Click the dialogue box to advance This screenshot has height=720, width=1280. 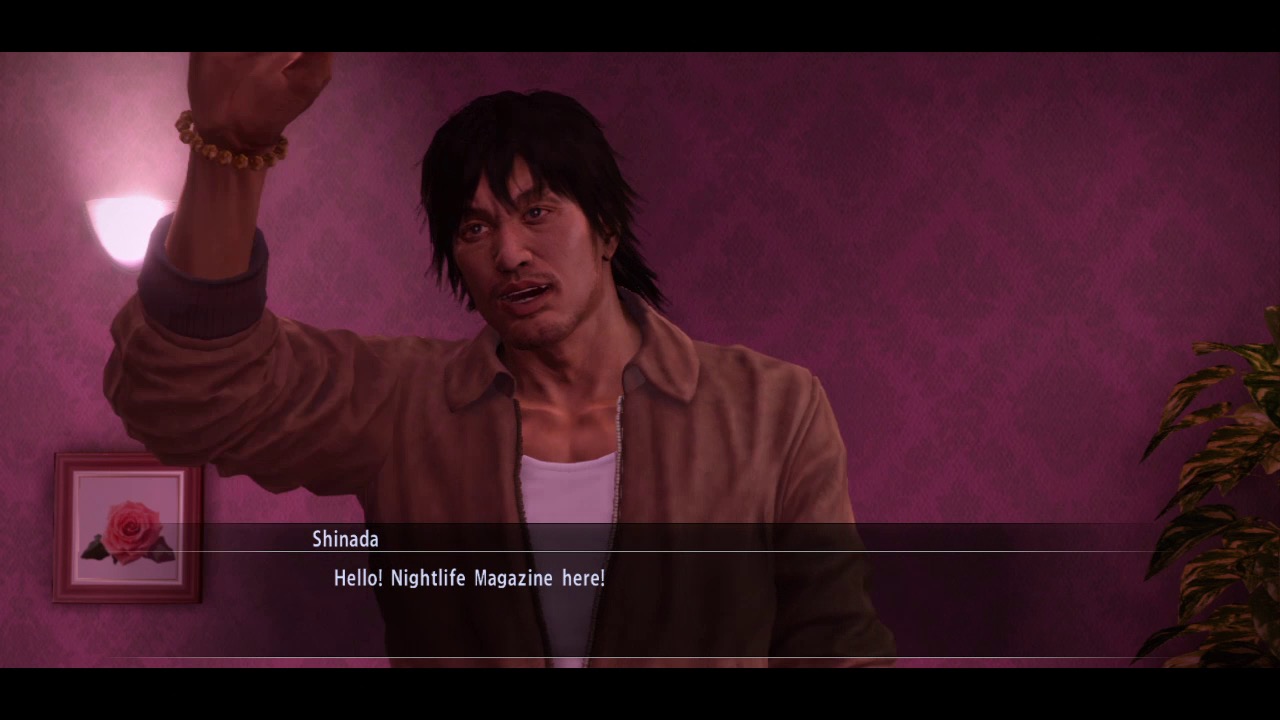[640, 590]
